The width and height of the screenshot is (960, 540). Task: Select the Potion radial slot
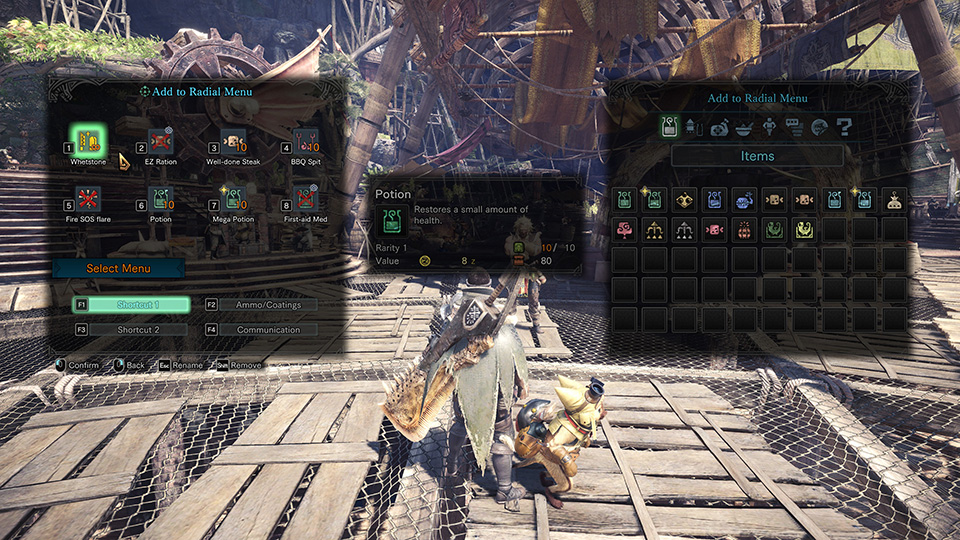point(161,198)
